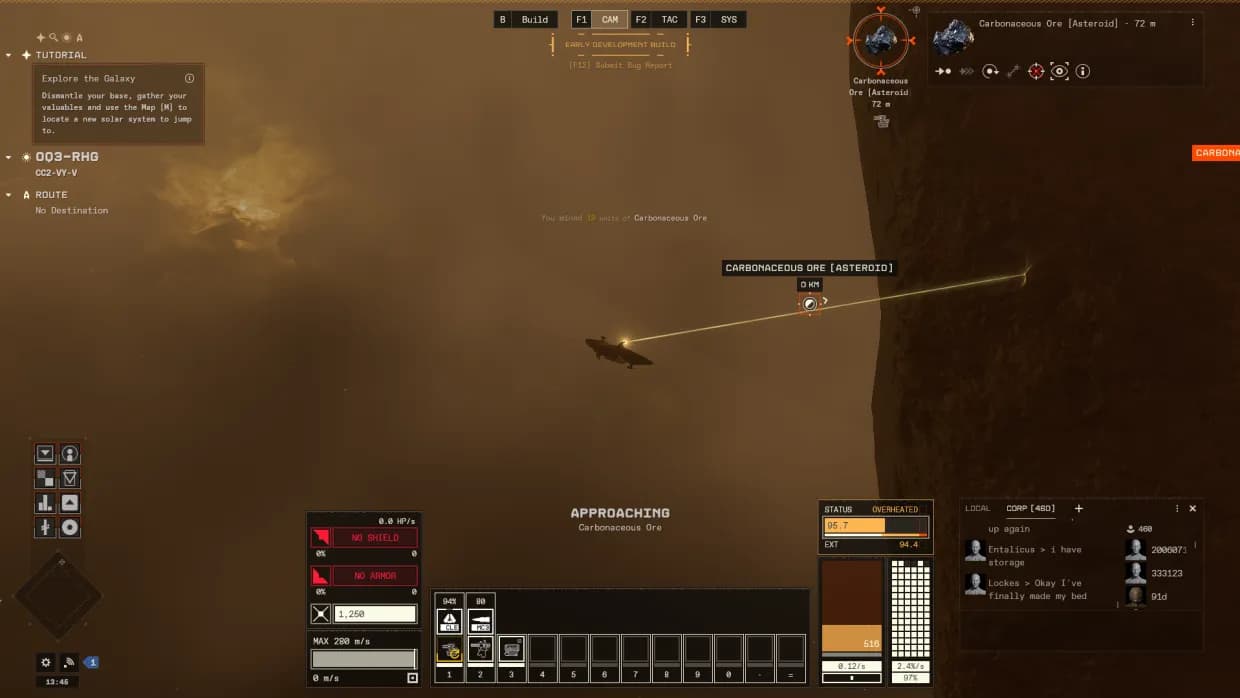Click the Explore the Galaxy info icon

[x=189, y=78]
